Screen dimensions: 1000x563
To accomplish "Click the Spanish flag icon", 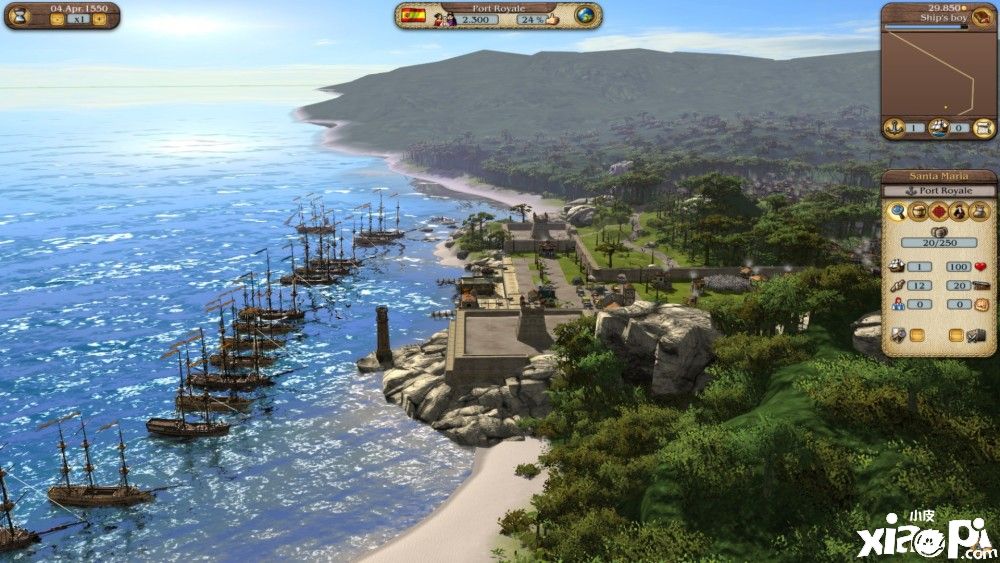I will click(x=412, y=16).
